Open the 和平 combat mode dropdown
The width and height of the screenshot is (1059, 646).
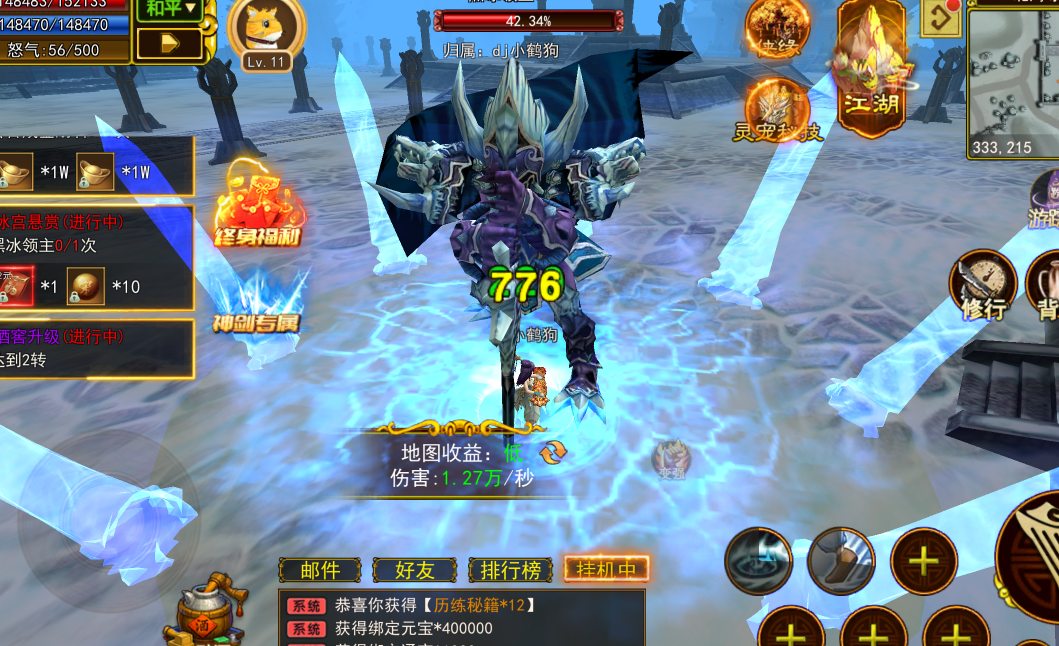point(168,10)
